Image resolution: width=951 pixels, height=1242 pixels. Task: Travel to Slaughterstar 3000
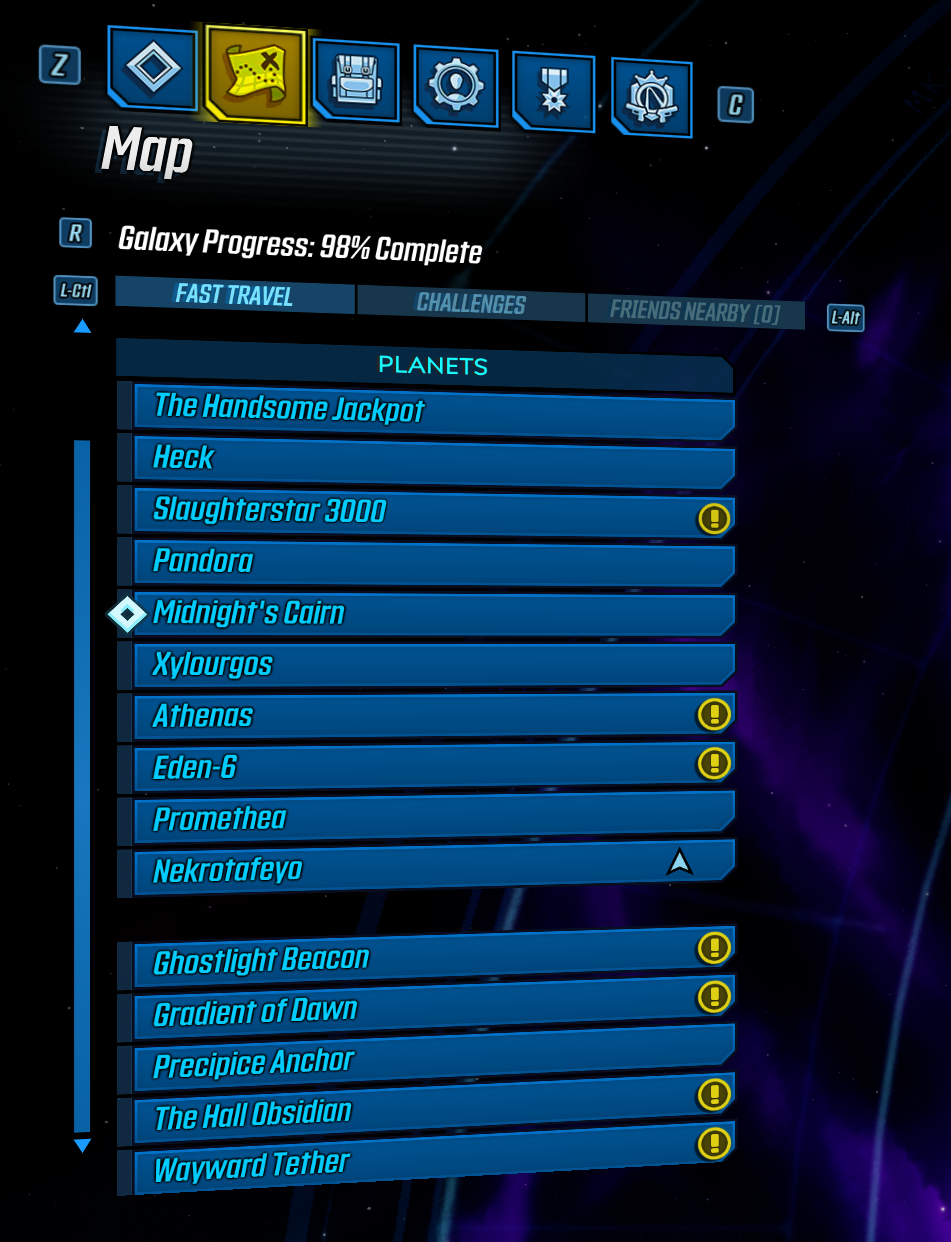pyautogui.click(x=420, y=512)
